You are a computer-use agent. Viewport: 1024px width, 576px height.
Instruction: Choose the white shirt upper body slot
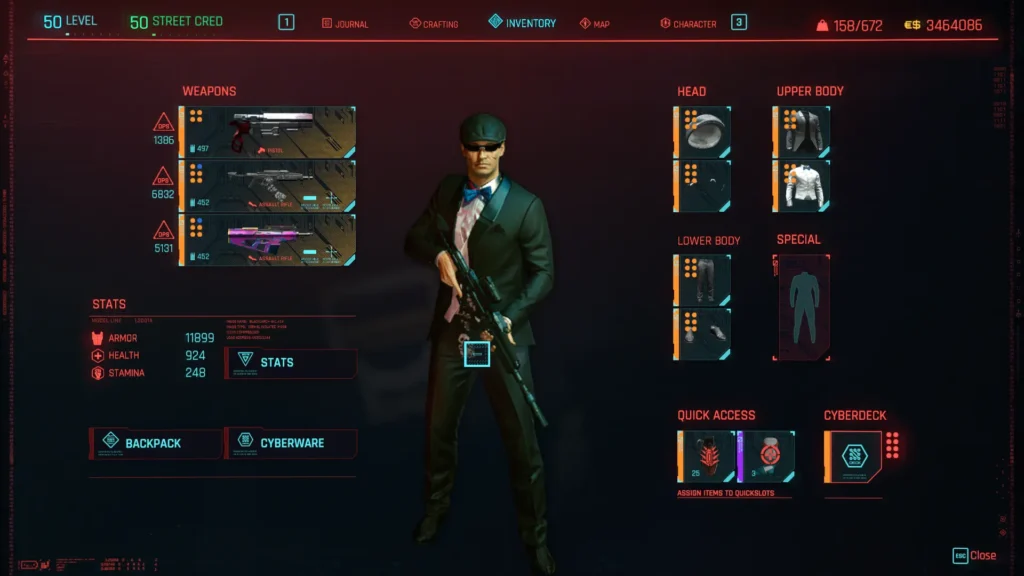[802, 186]
